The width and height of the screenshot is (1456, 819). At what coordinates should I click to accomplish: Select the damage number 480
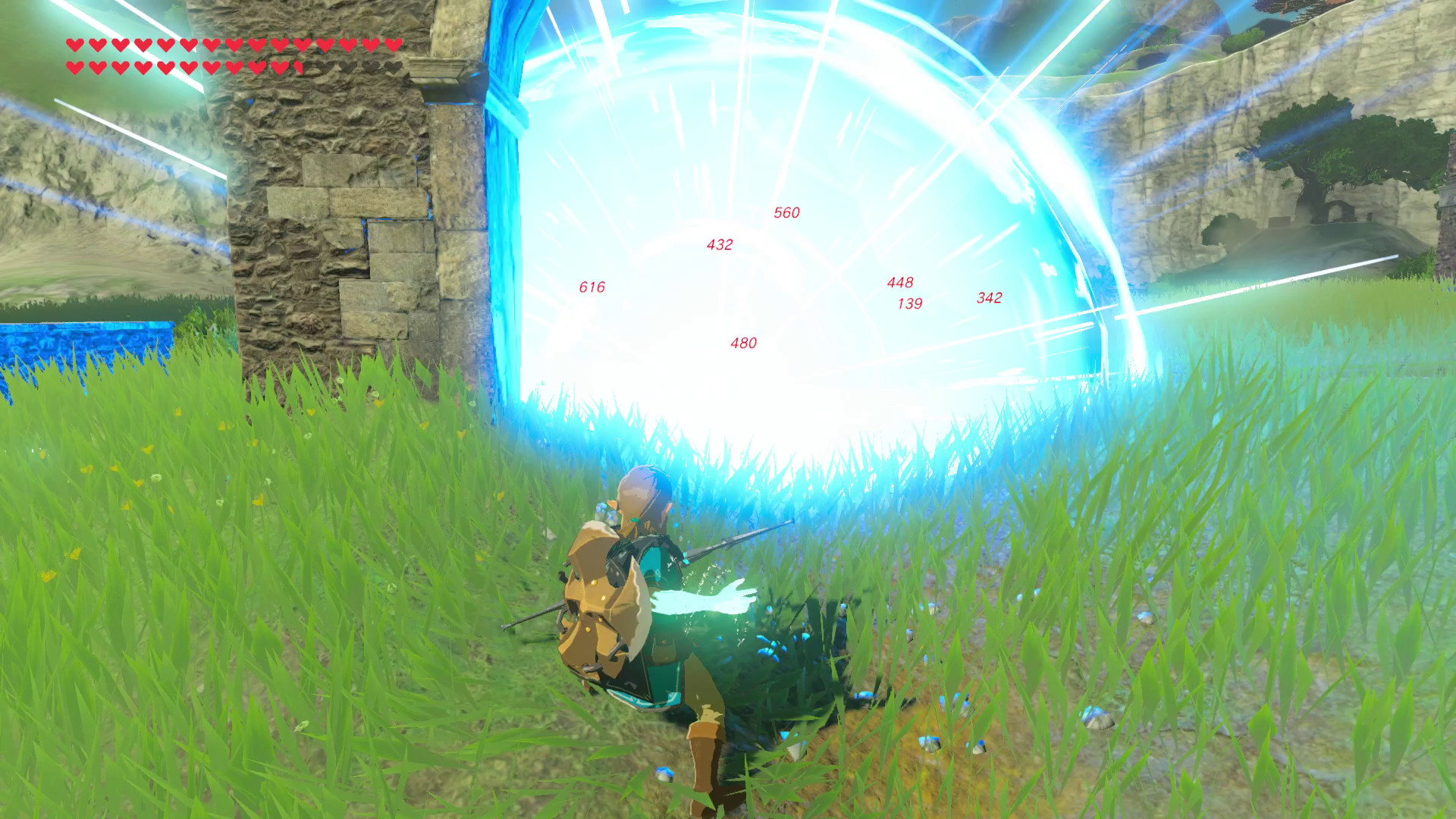pyautogui.click(x=743, y=343)
